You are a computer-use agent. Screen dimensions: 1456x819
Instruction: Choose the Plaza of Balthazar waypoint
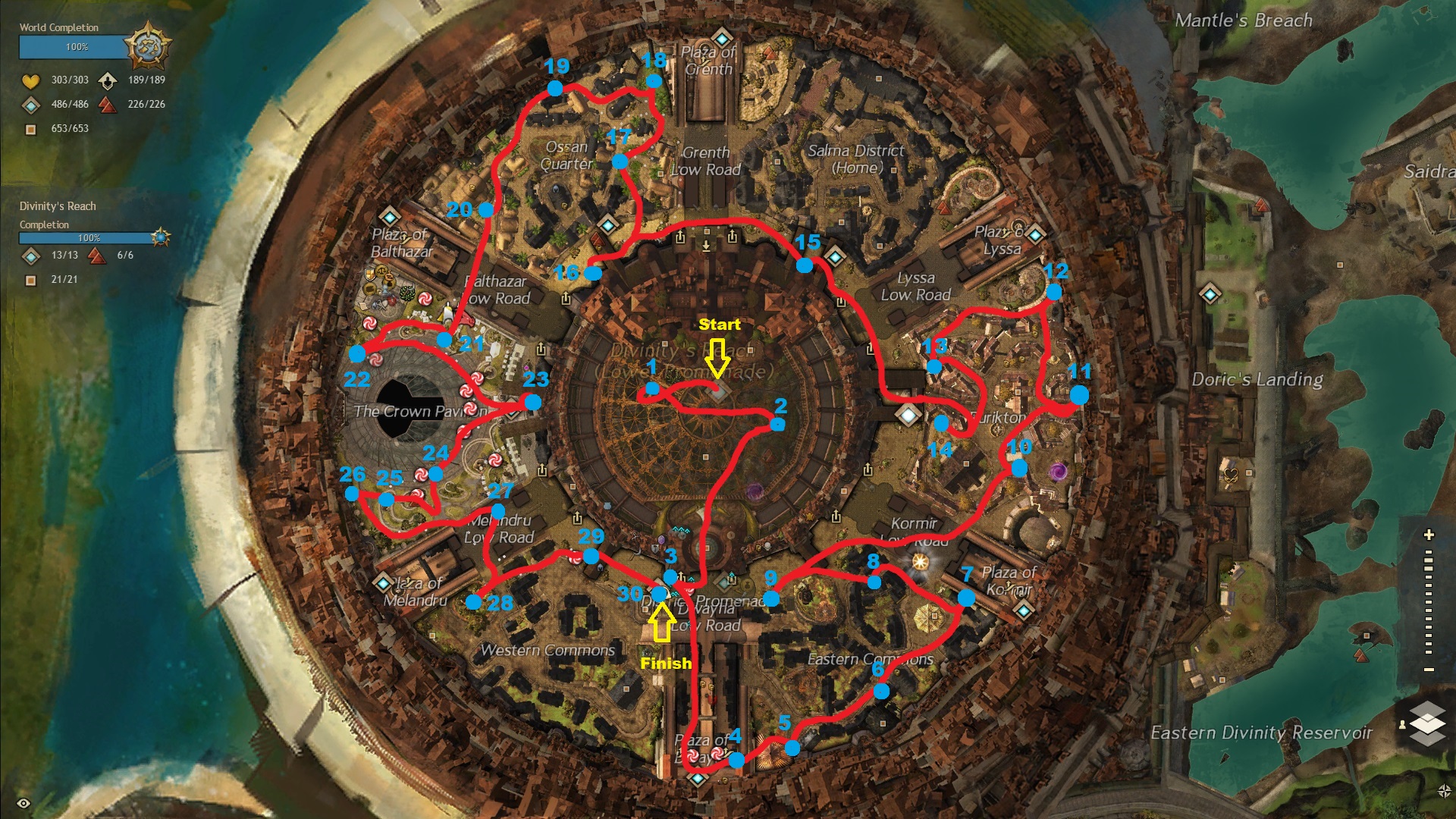point(389,216)
